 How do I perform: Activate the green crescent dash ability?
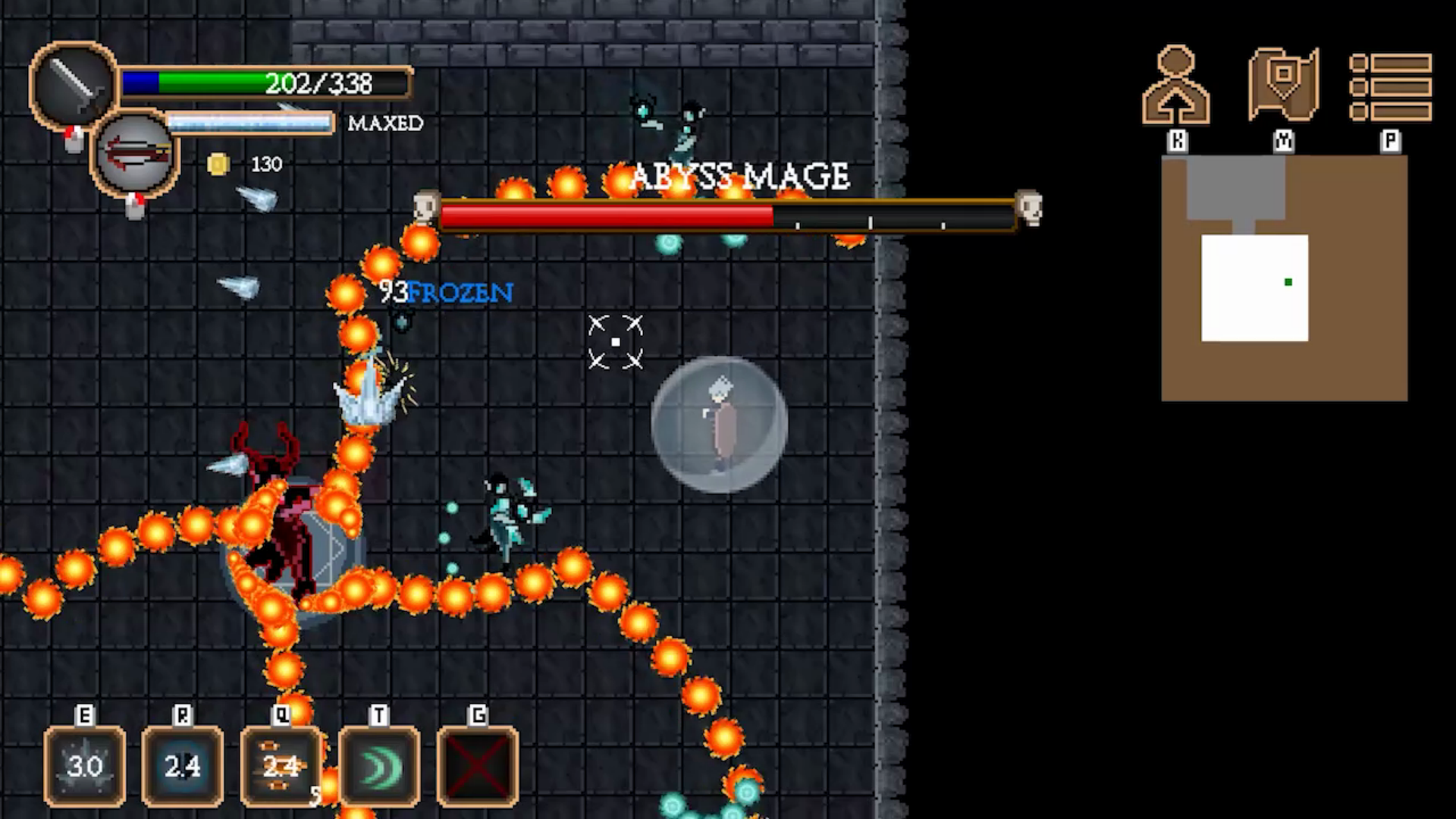(379, 765)
